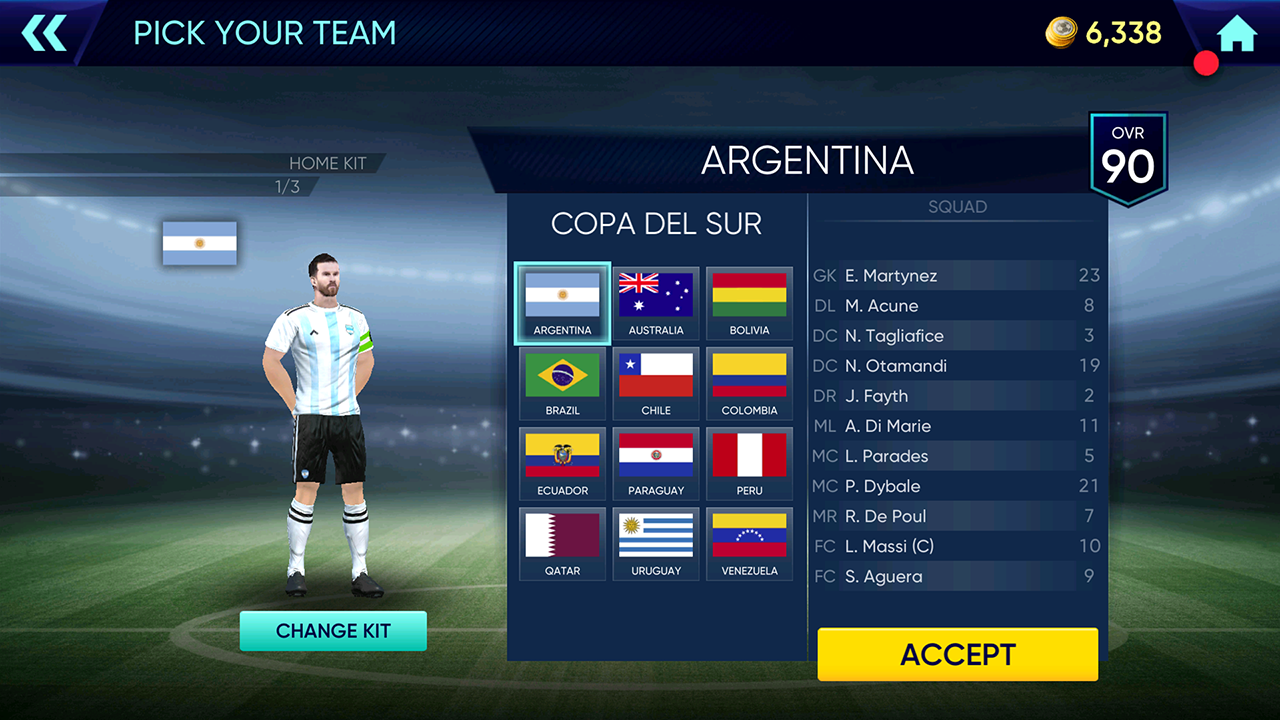Confirm team with the Accept button

tap(957, 654)
